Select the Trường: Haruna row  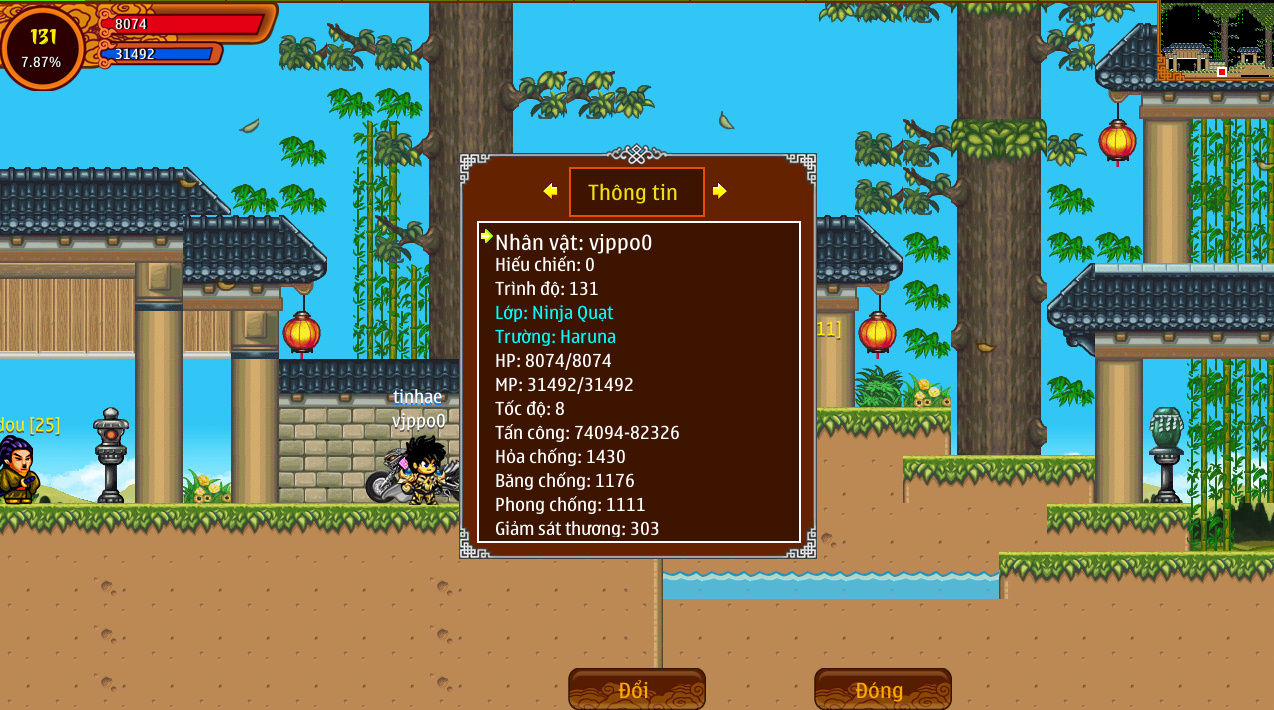coord(555,337)
